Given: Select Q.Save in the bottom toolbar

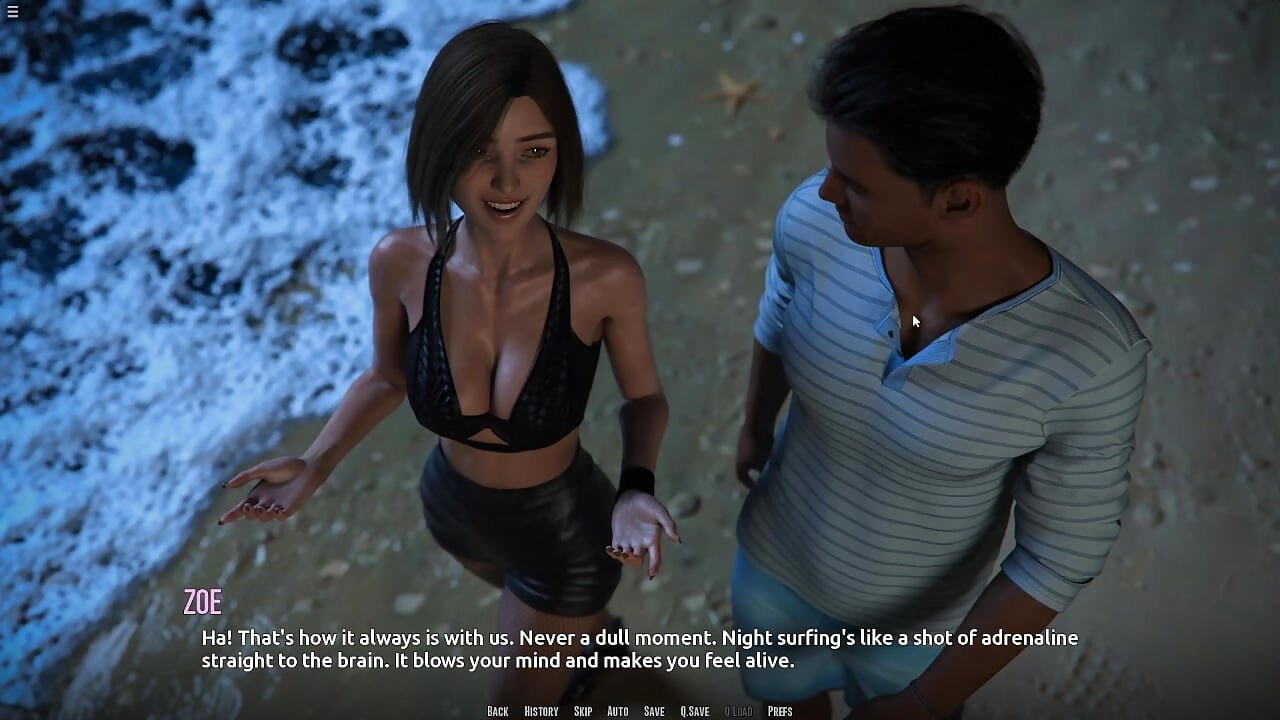Looking at the screenshot, I should click(x=694, y=711).
